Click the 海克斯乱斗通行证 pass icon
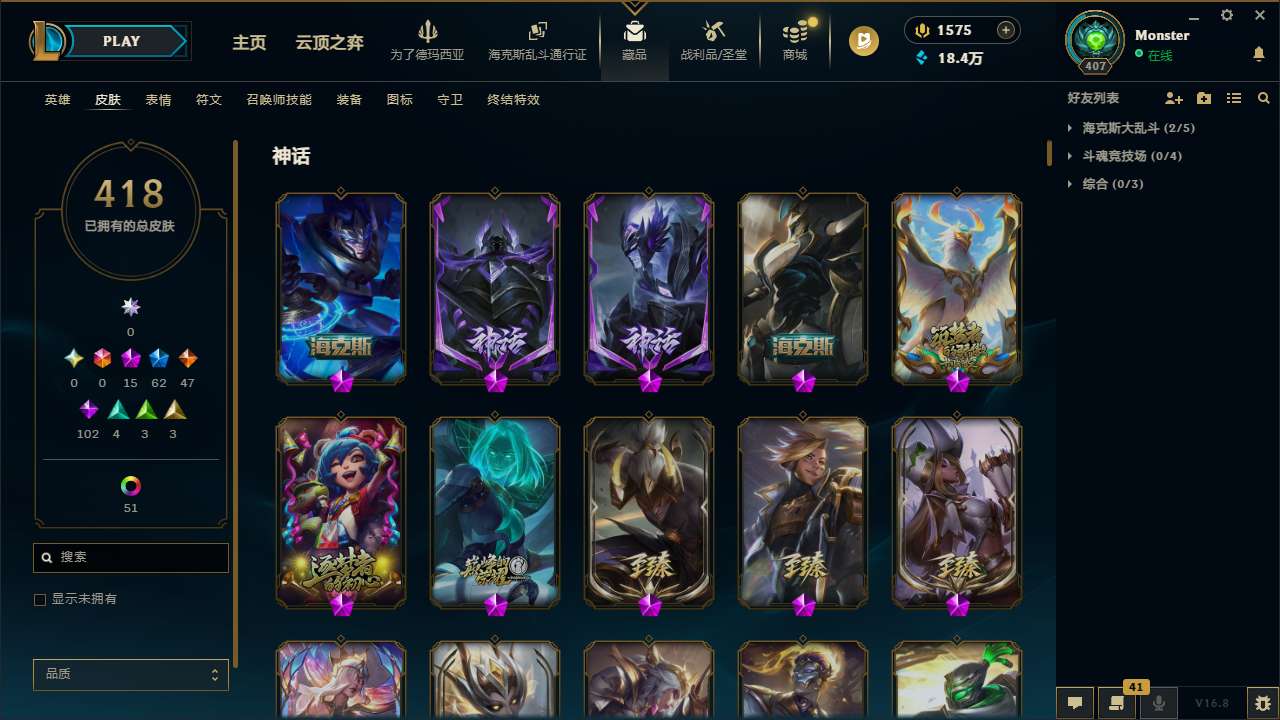The image size is (1280, 720). click(537, 40)
